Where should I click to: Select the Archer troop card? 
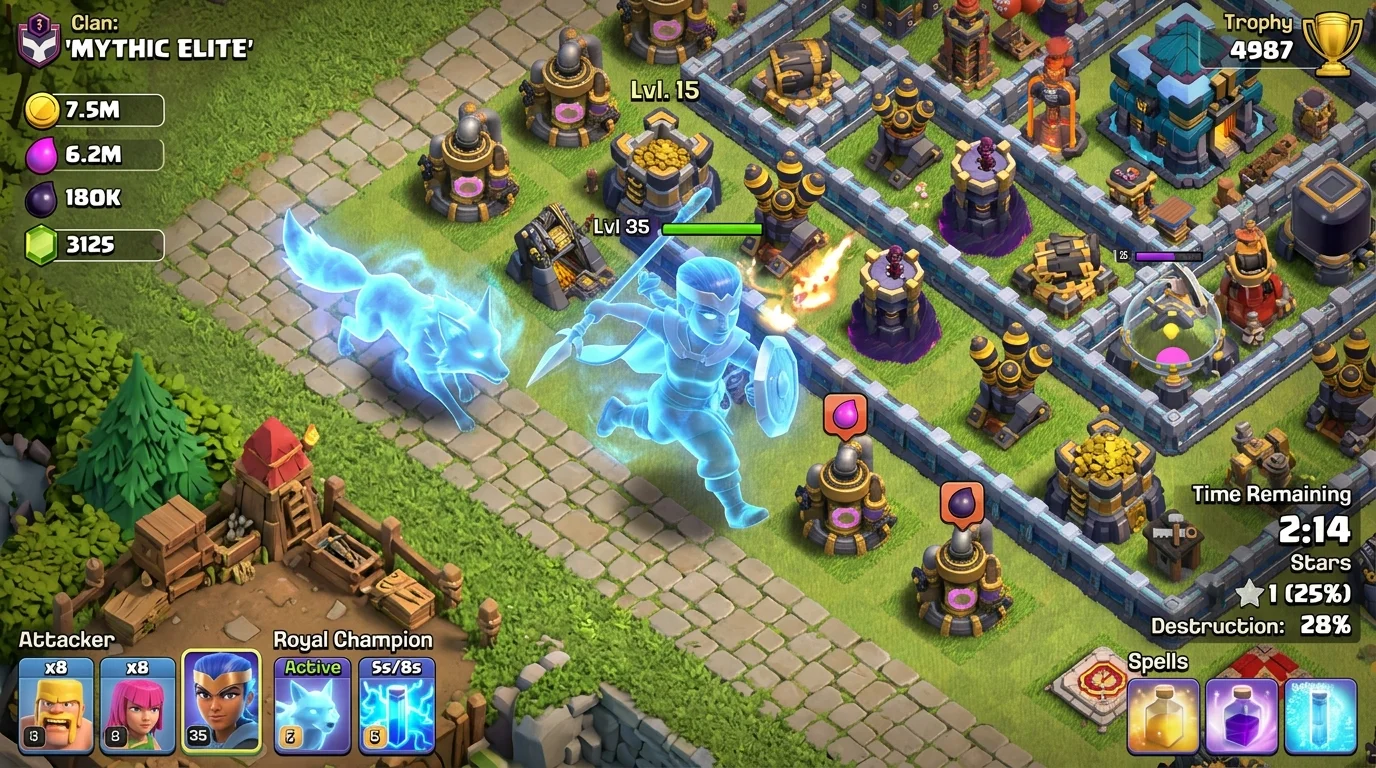(137, 704)
